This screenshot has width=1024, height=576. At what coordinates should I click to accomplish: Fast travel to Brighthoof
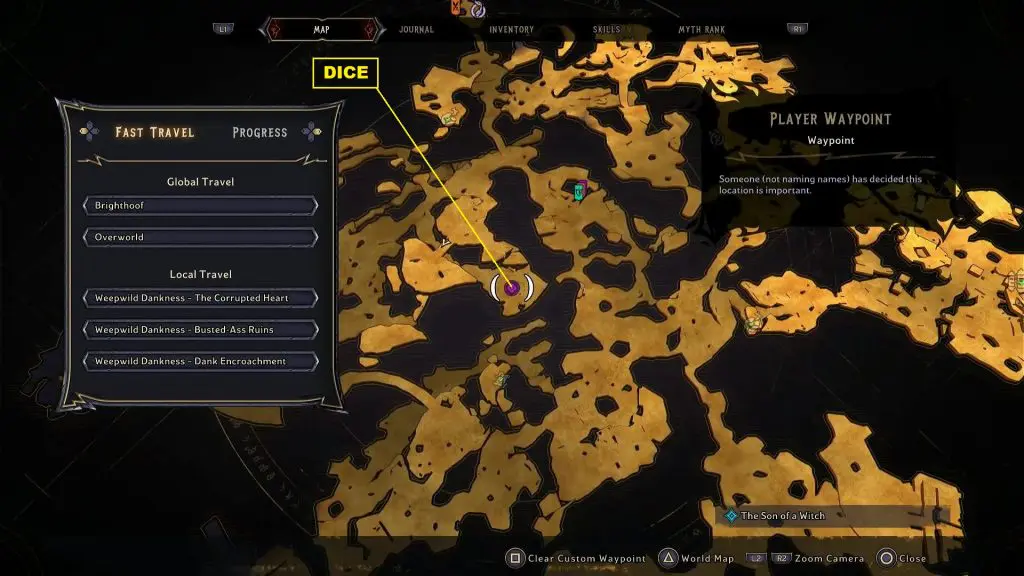(x=200, y=206)
